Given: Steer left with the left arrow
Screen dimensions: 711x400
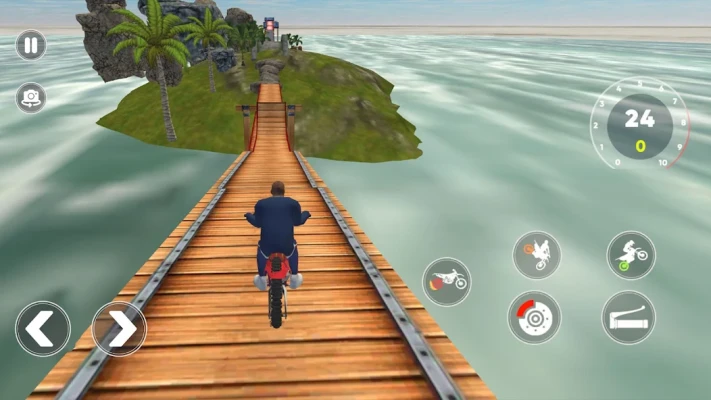Looking at the screenshot, I should coord(43,329).
